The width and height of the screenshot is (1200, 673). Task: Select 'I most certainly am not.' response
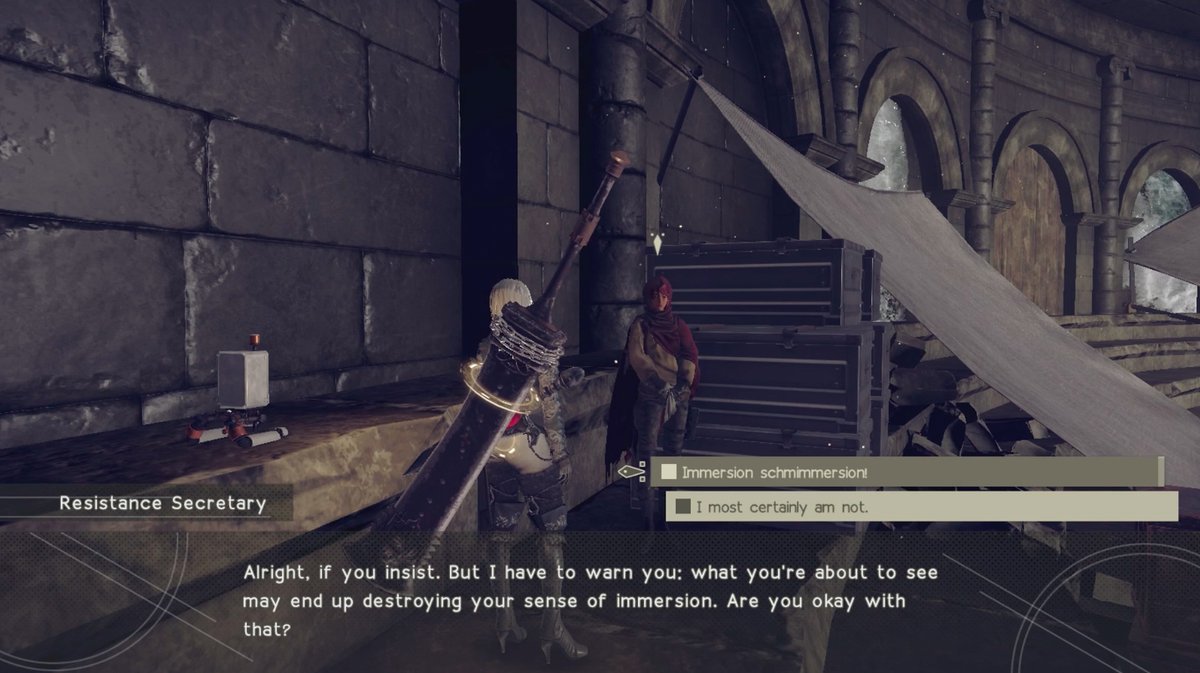[921, 507]
